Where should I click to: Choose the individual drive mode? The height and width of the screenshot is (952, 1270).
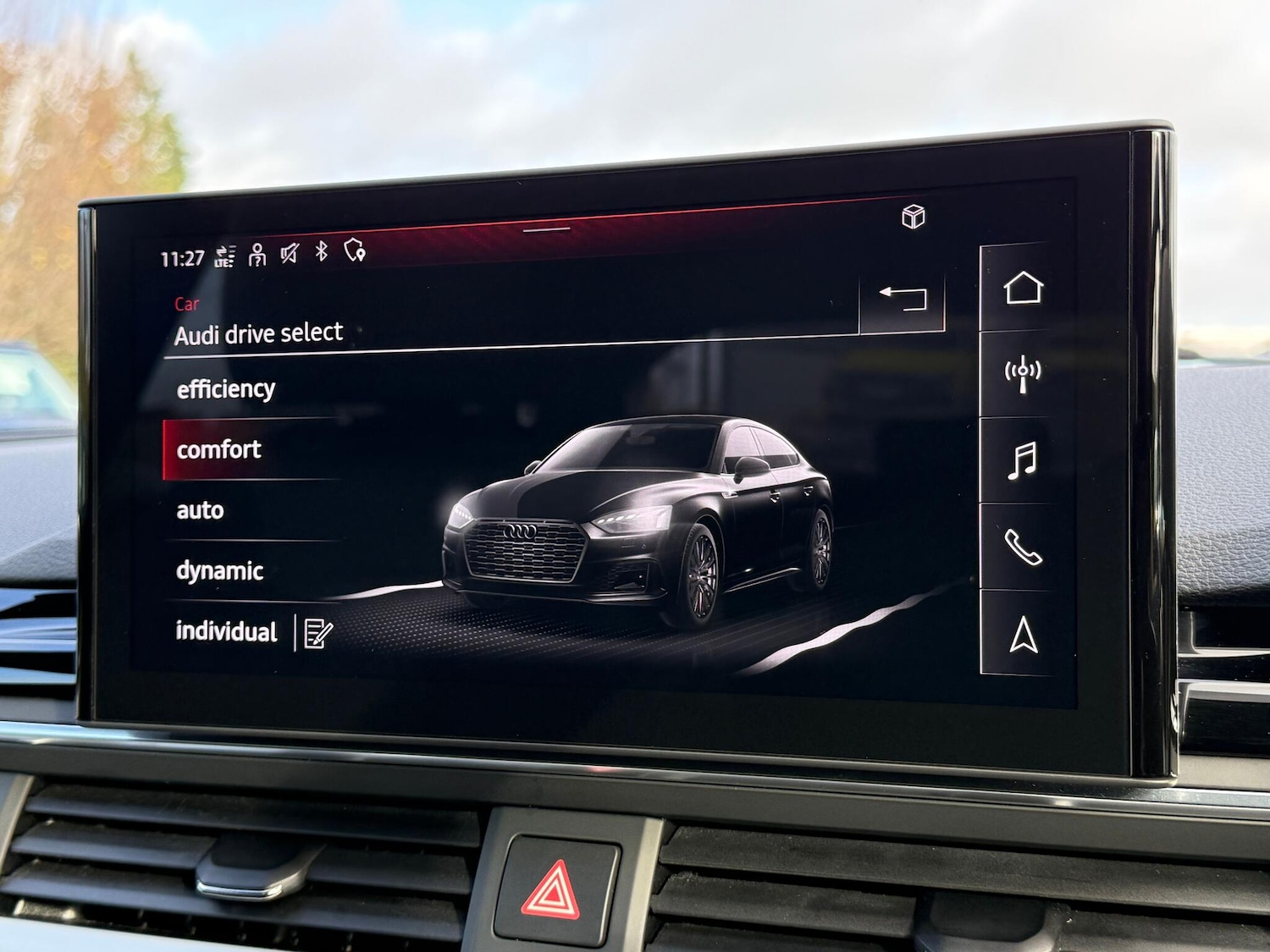(x=225, y=632)
